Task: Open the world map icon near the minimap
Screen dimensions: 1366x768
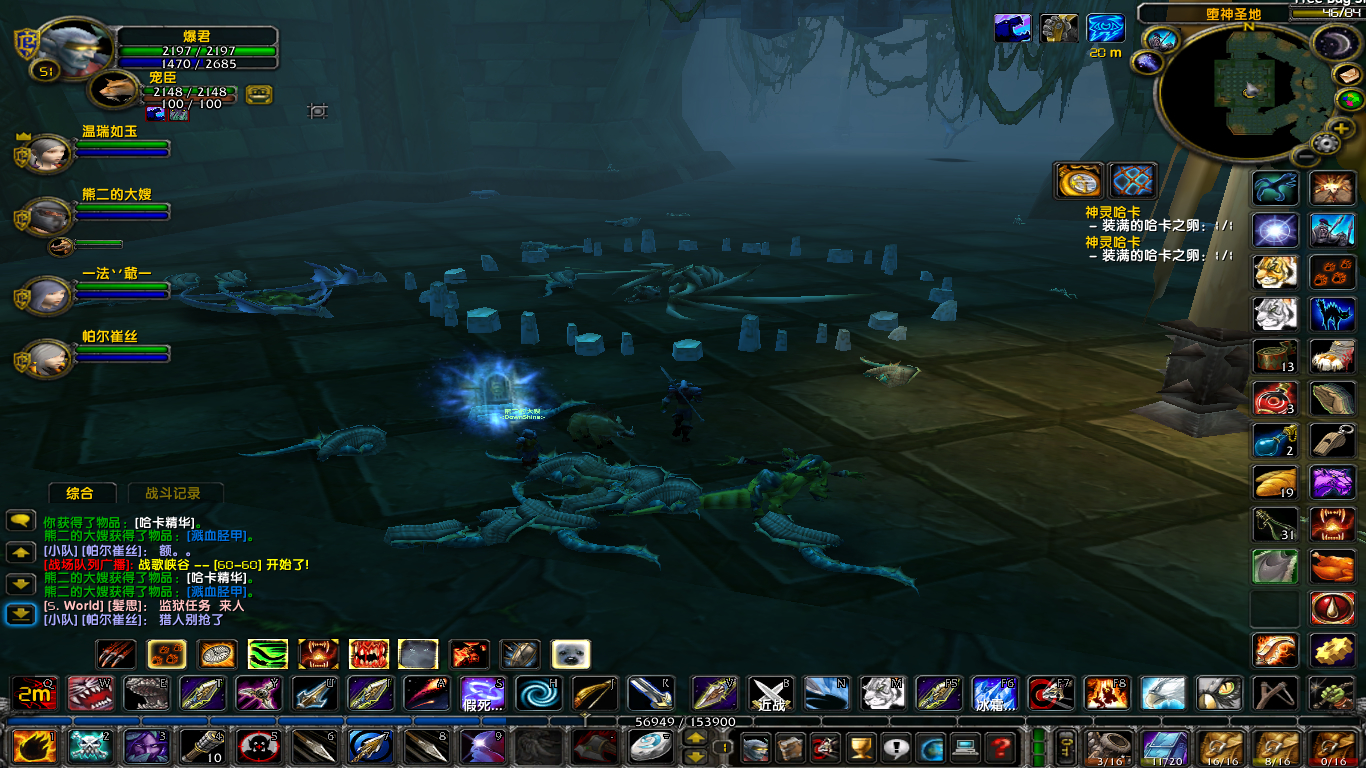Action: tap(1350, 101)
